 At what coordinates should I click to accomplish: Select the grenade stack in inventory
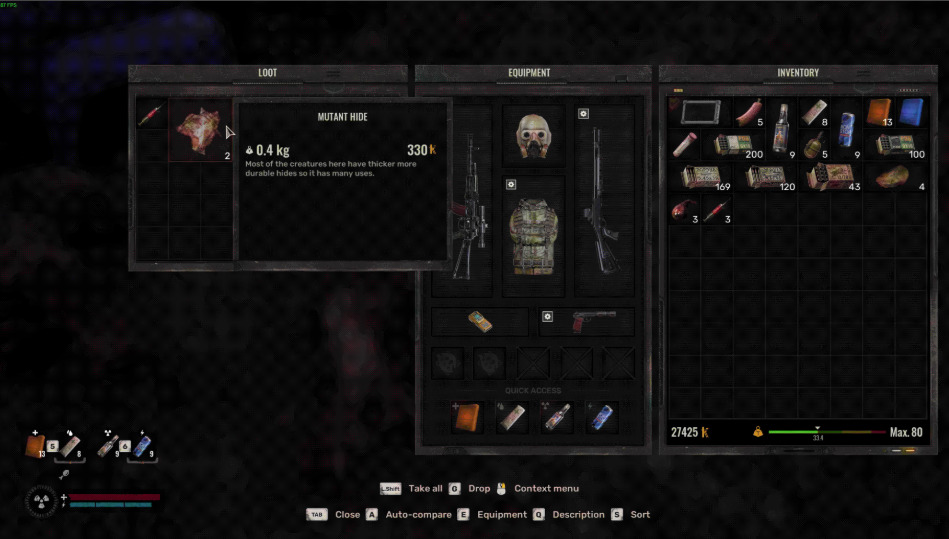[814, 145]
